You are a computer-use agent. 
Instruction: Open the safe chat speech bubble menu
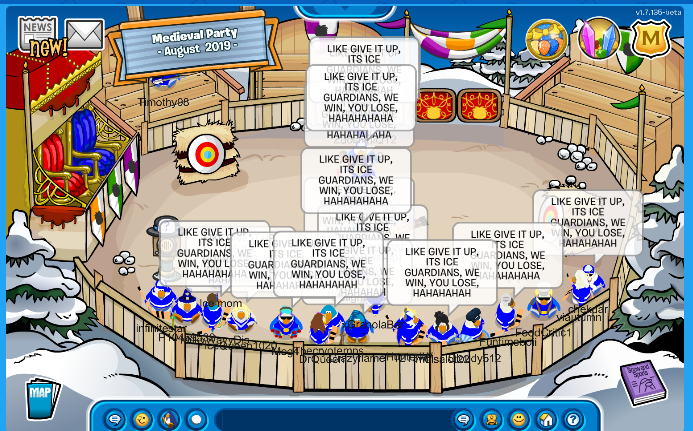(115, 419)
